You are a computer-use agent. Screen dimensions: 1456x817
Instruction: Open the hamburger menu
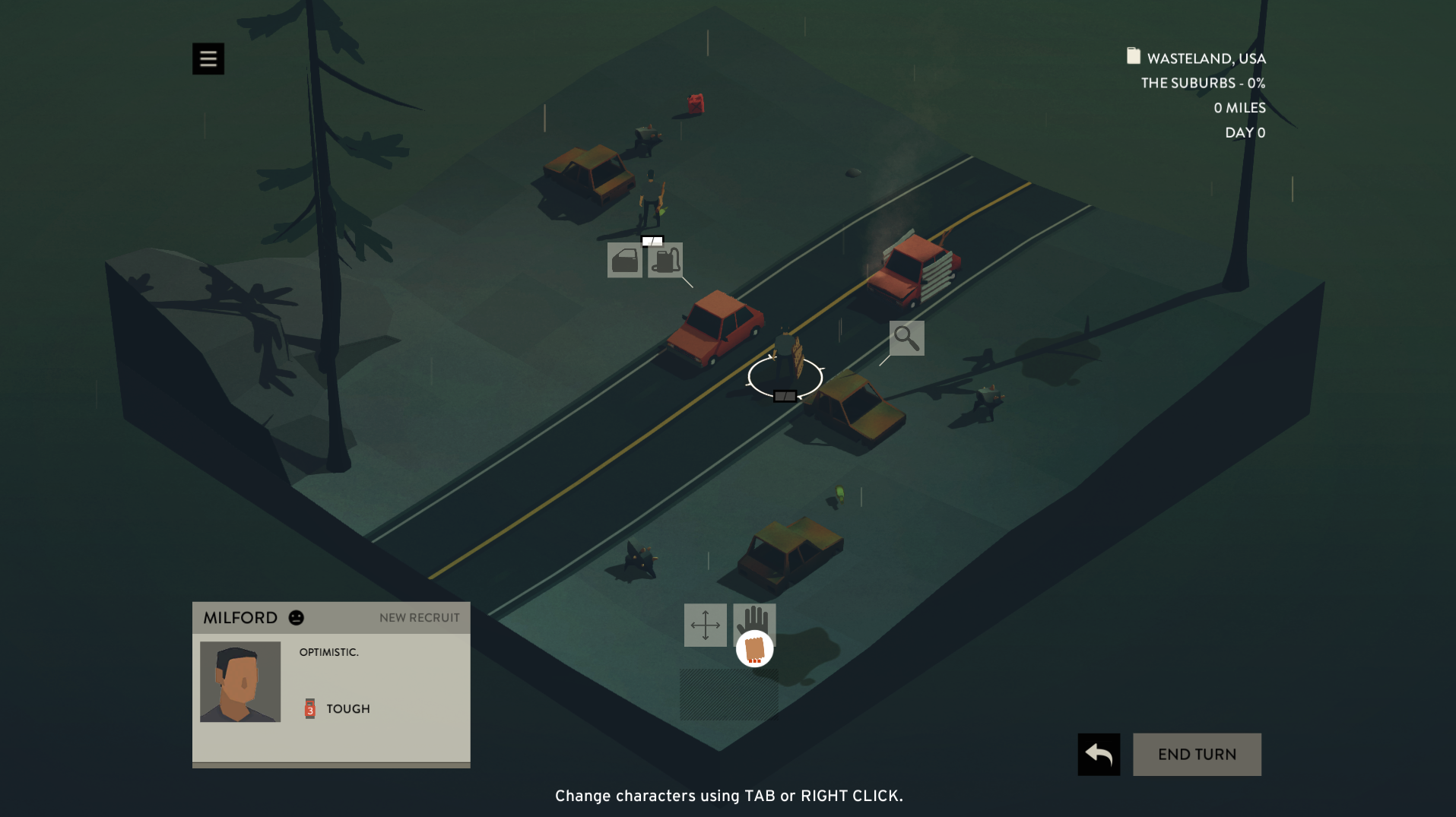pos(208,59)
